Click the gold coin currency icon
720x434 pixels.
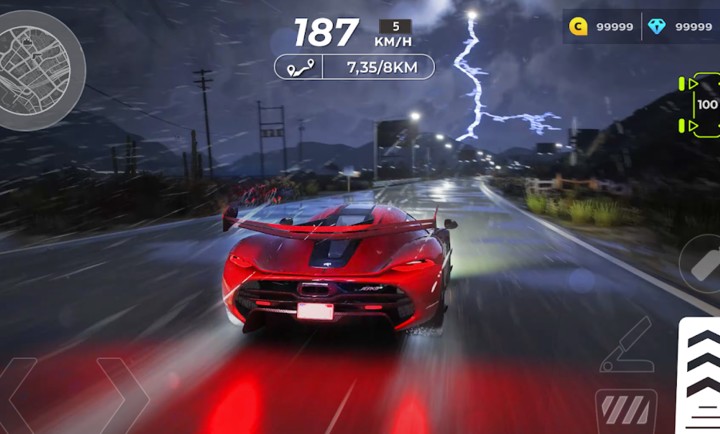point(578,27)
